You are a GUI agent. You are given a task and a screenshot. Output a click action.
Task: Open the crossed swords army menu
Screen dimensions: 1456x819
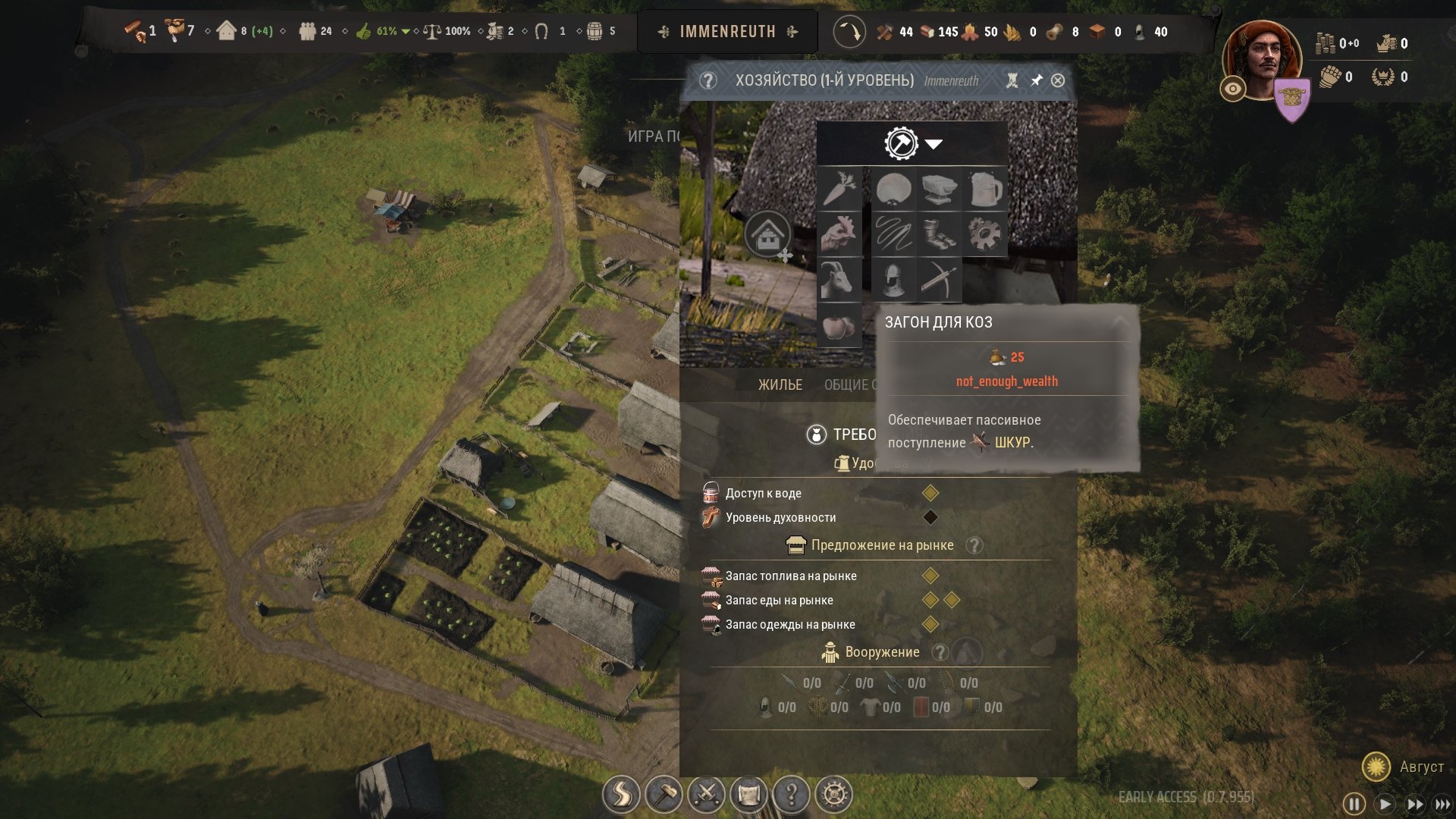coord(706,795)
